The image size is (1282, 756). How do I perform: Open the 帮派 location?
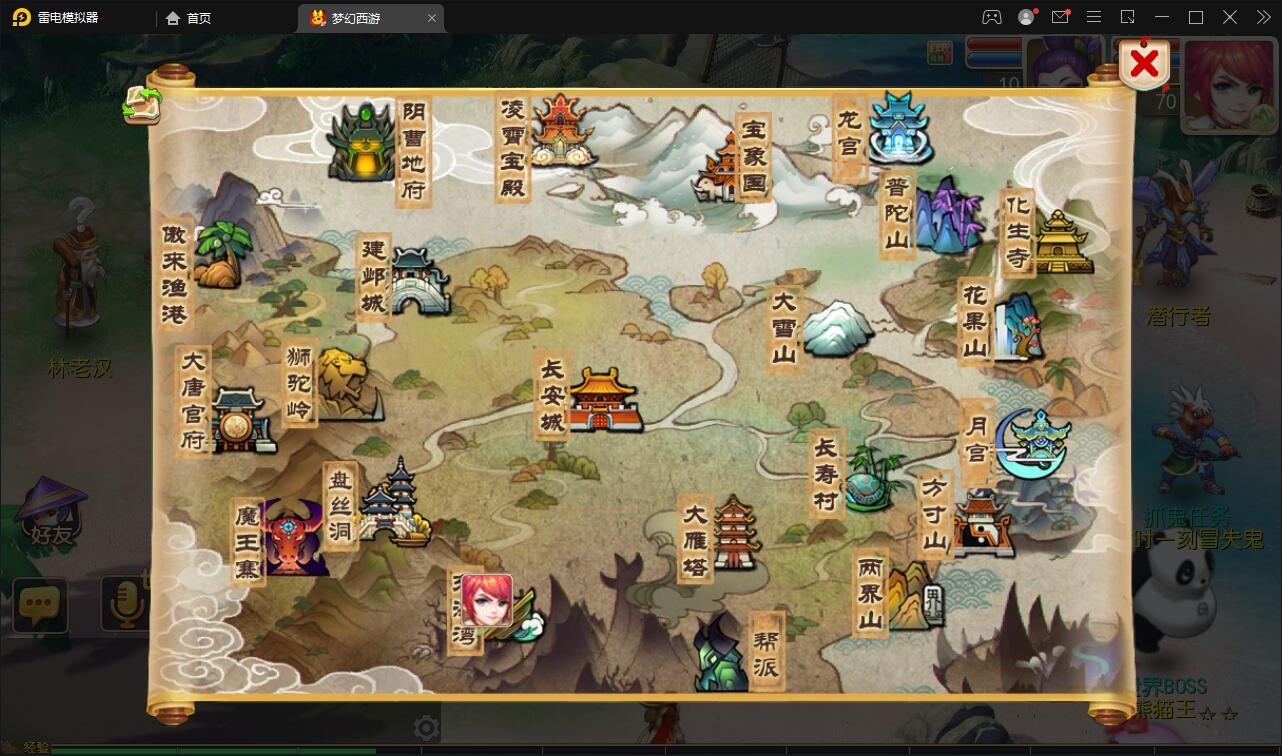pos(722,654)
